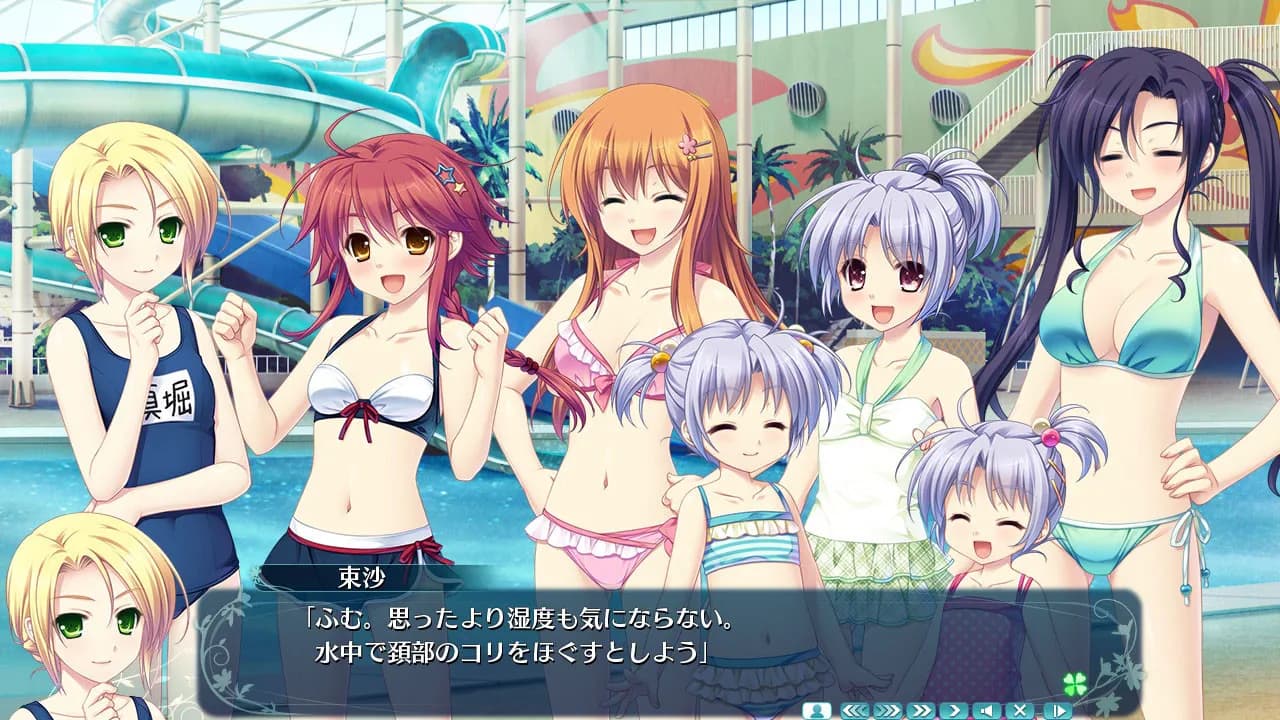Toggle character portrait display with the person icon
Screen dimensions: 1280x720
[x=816, y=710]
